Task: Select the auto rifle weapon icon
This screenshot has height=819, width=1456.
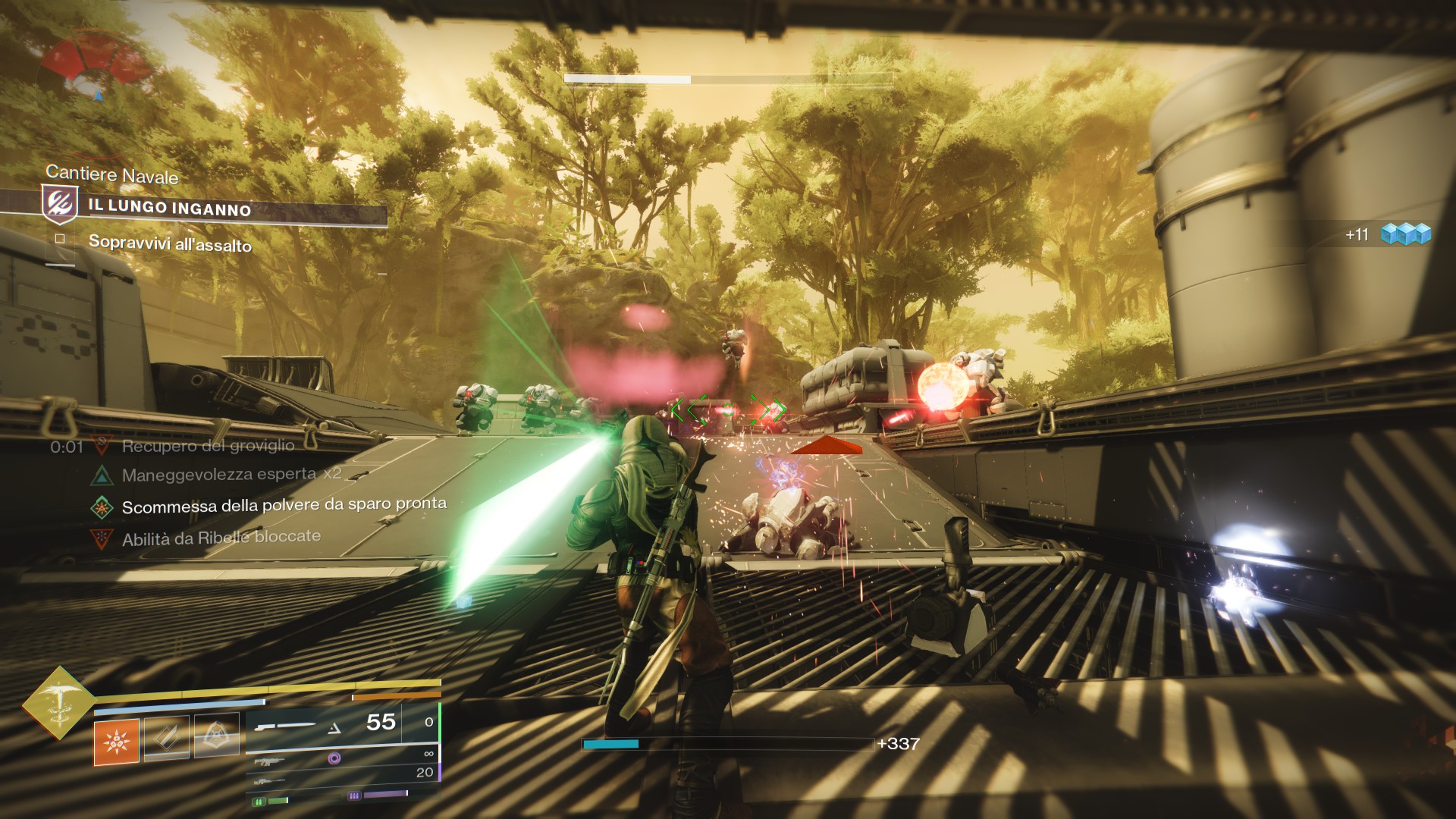Action: point(268,762)
